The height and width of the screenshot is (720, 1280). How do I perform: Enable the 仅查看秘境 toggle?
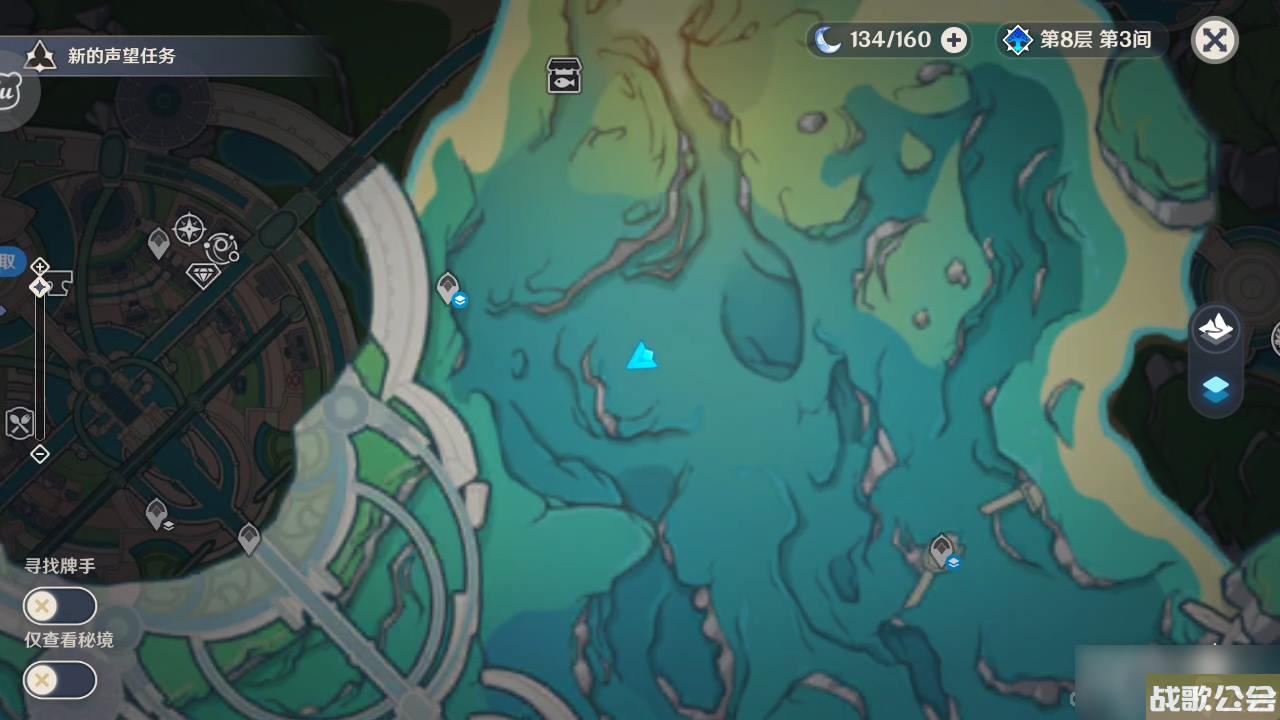pos(60,680)
